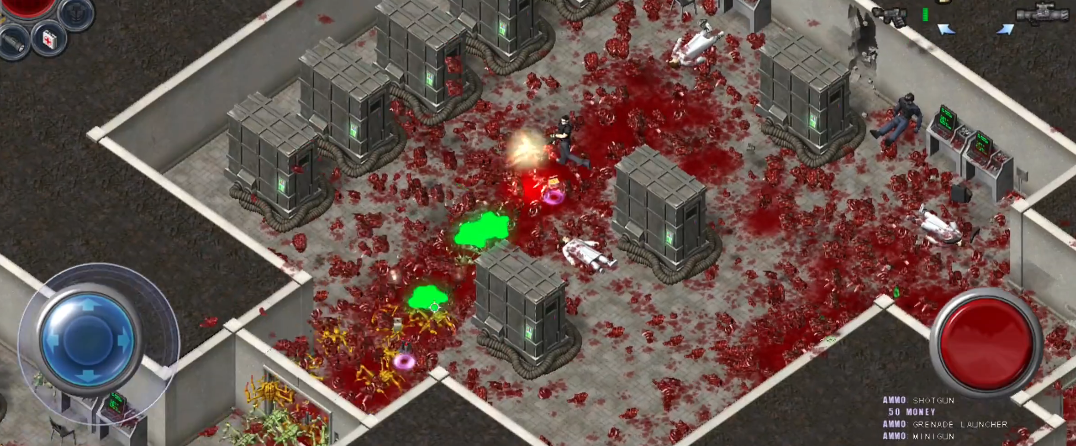Use the medkit first-aid icon

coord(47,37)
